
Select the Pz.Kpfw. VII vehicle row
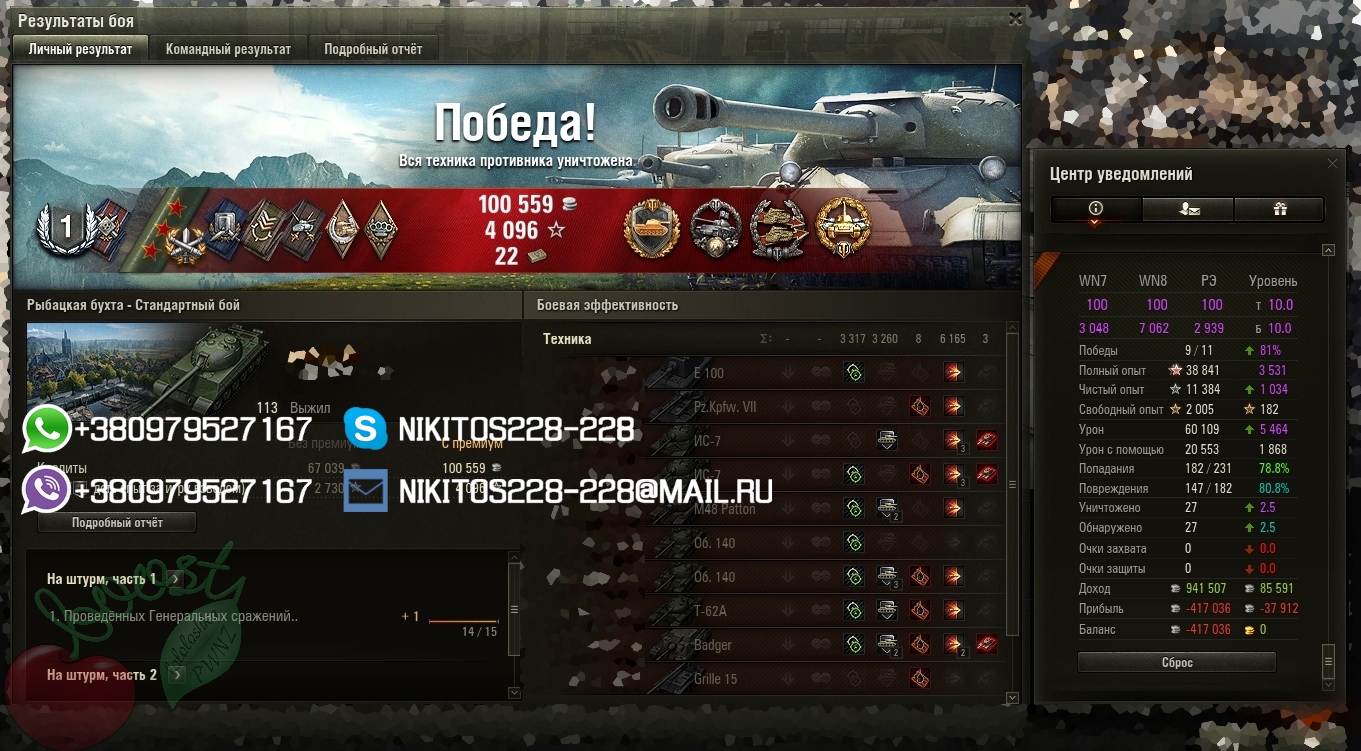(x=728, y=407)
